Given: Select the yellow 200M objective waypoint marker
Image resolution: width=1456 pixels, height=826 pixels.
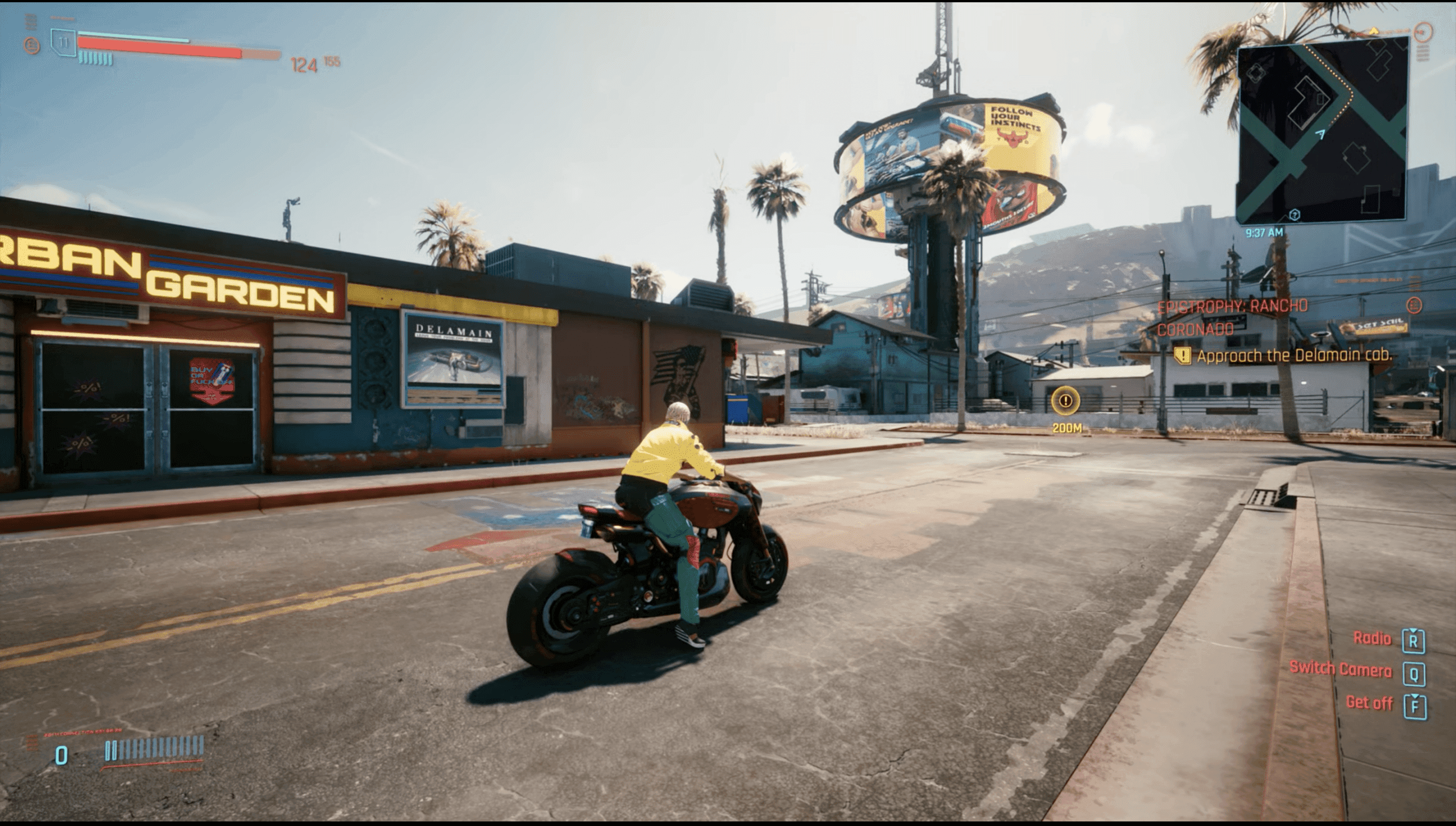Looking at the screenshot, I should pyautogui.click(x=1066, y=401).
